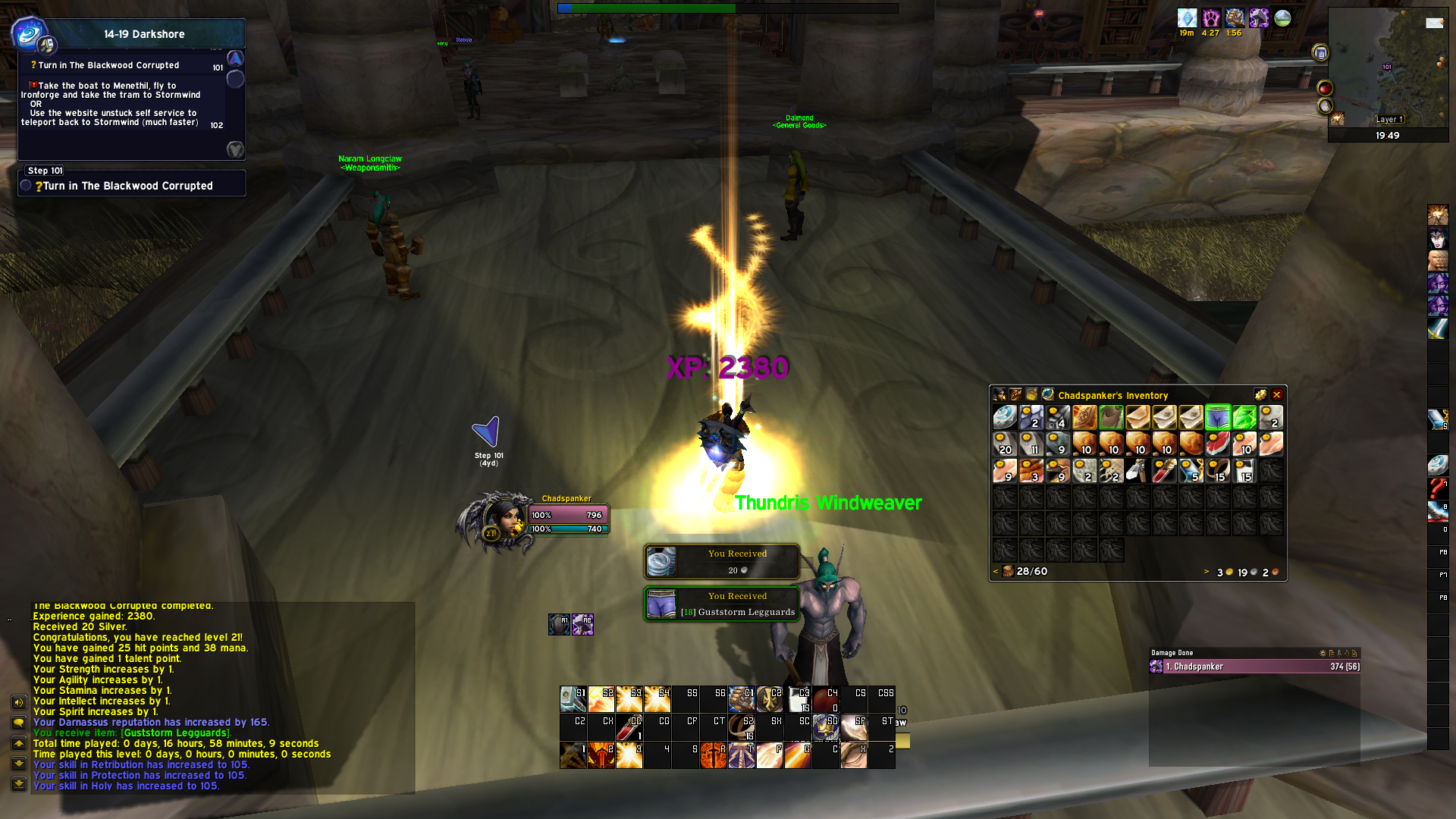Use the red potion on the CC slot

pyautogui.click(x=629, y=727)
